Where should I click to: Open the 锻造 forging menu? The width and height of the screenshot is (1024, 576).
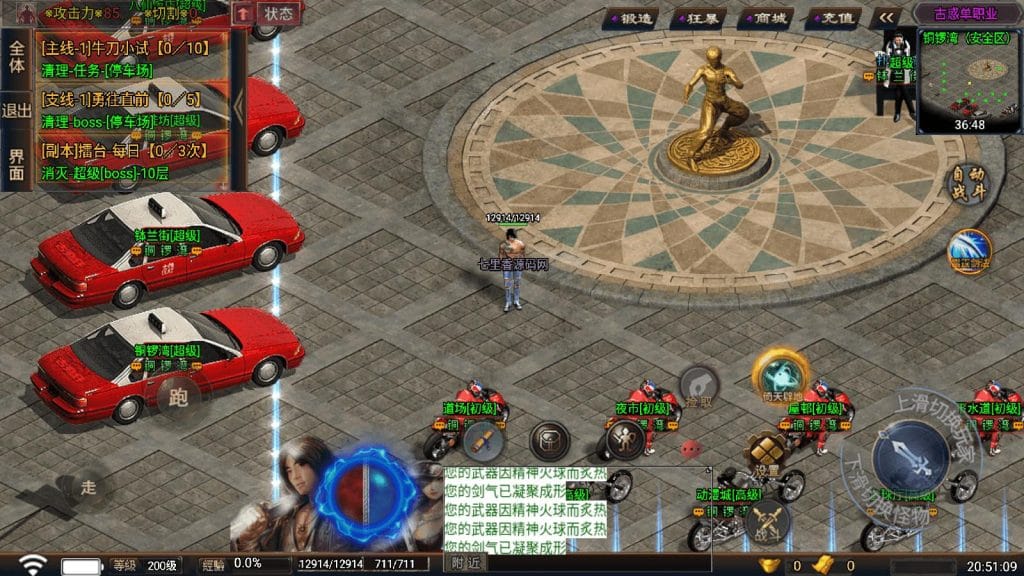click(634, 18)
